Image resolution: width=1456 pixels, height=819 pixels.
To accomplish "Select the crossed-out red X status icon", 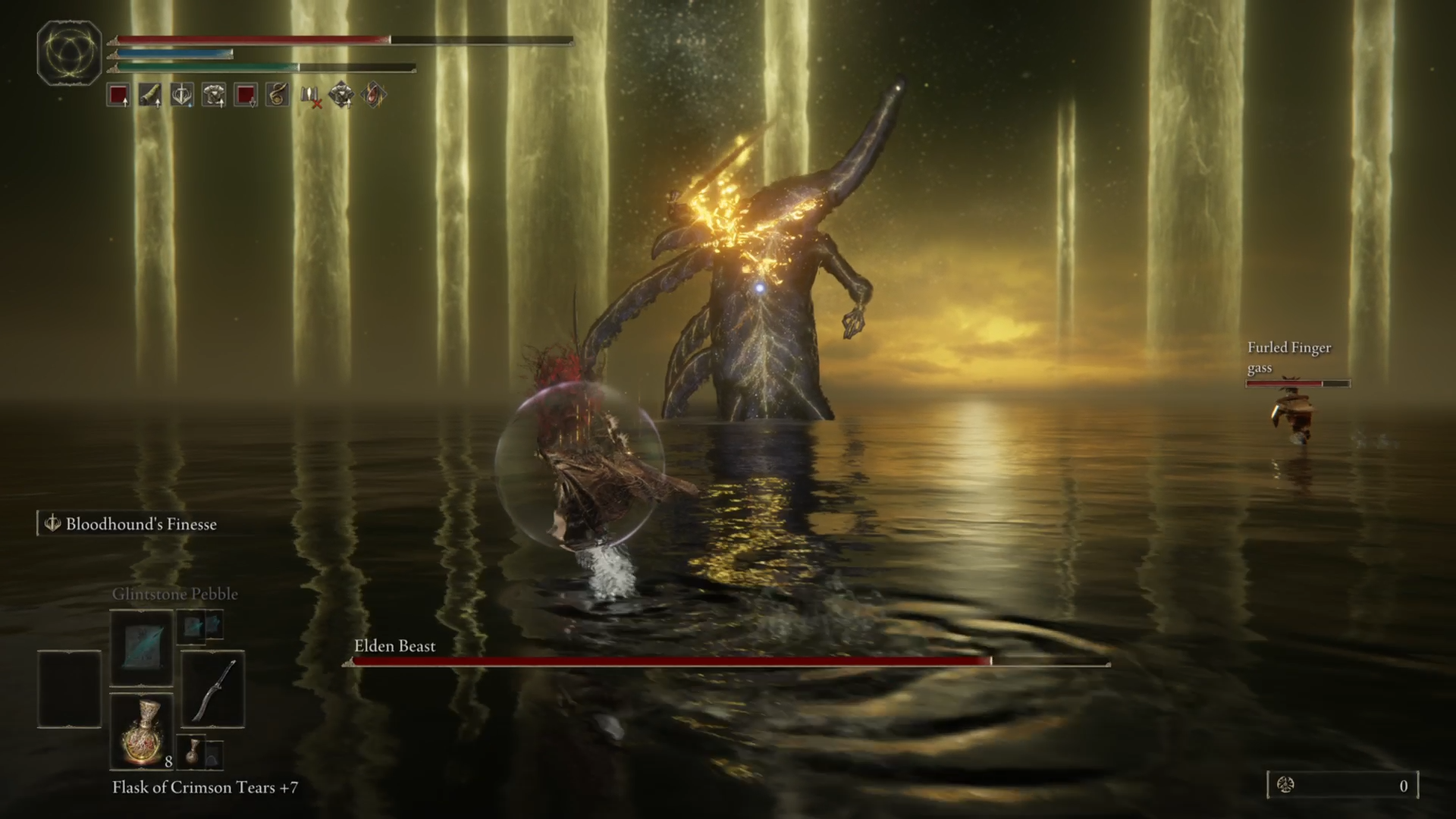I will 310,96.
